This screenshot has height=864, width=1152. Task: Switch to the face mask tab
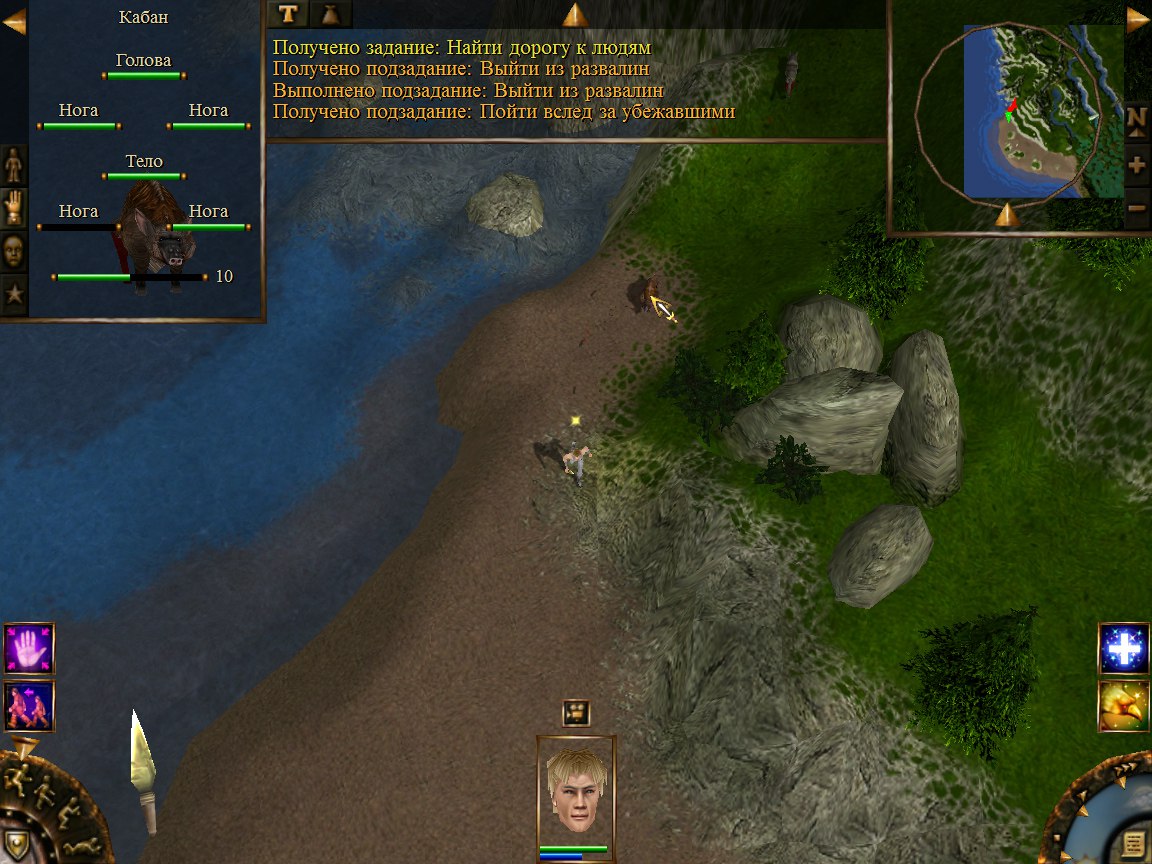coord(14,252)
